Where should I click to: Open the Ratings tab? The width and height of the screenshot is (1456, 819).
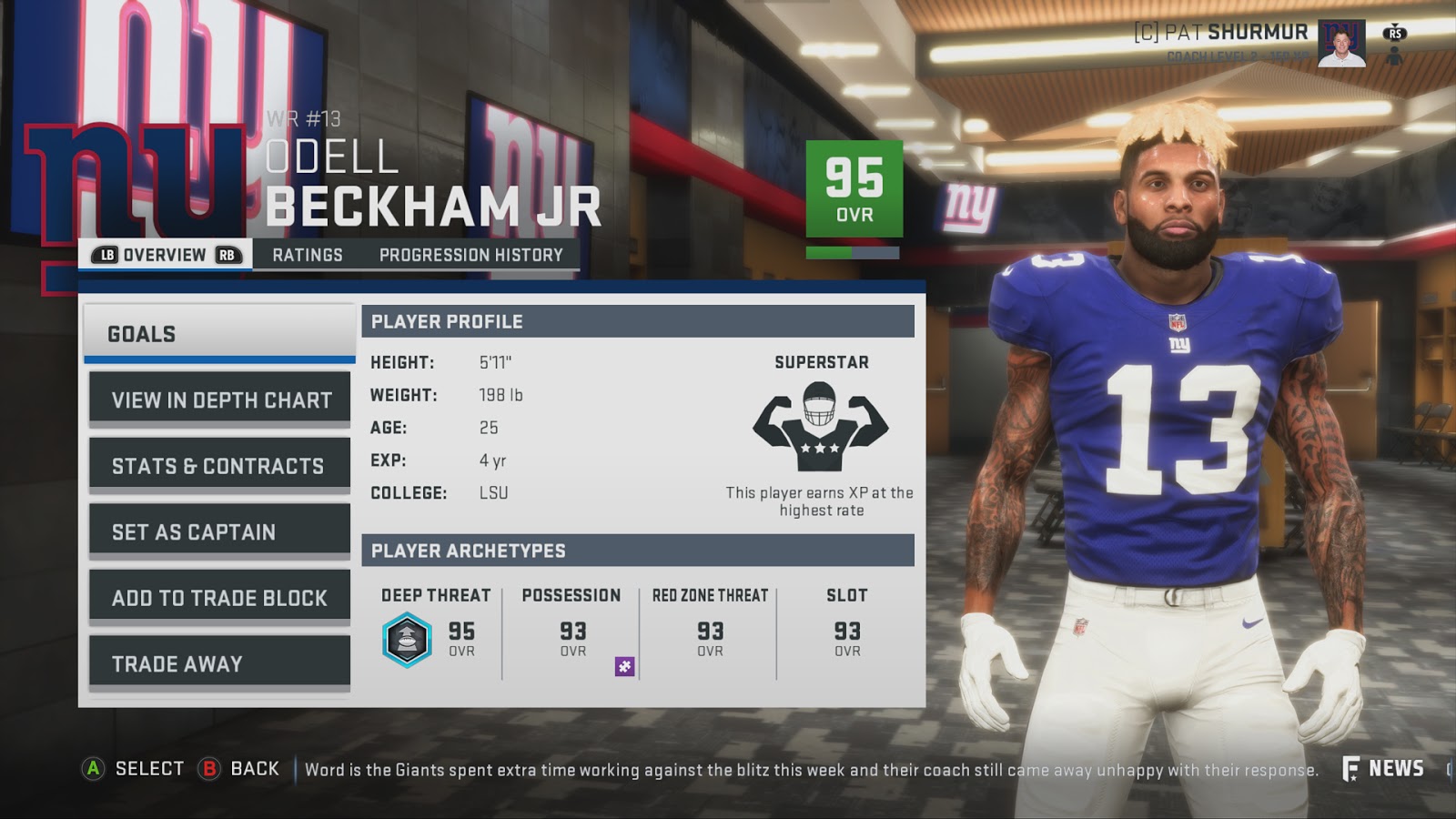[306, 256]
